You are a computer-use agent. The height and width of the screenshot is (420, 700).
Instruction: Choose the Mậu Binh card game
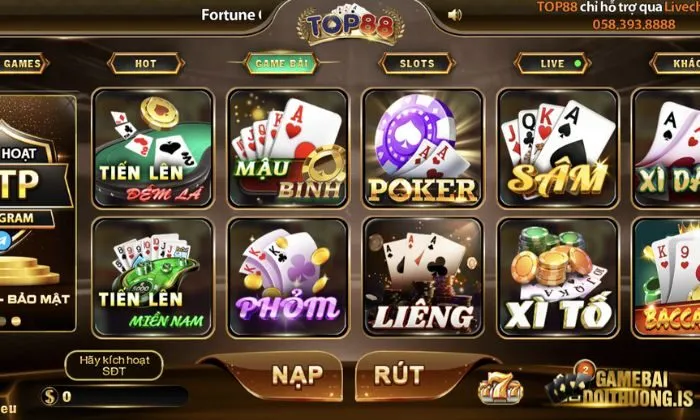point(288,148)
